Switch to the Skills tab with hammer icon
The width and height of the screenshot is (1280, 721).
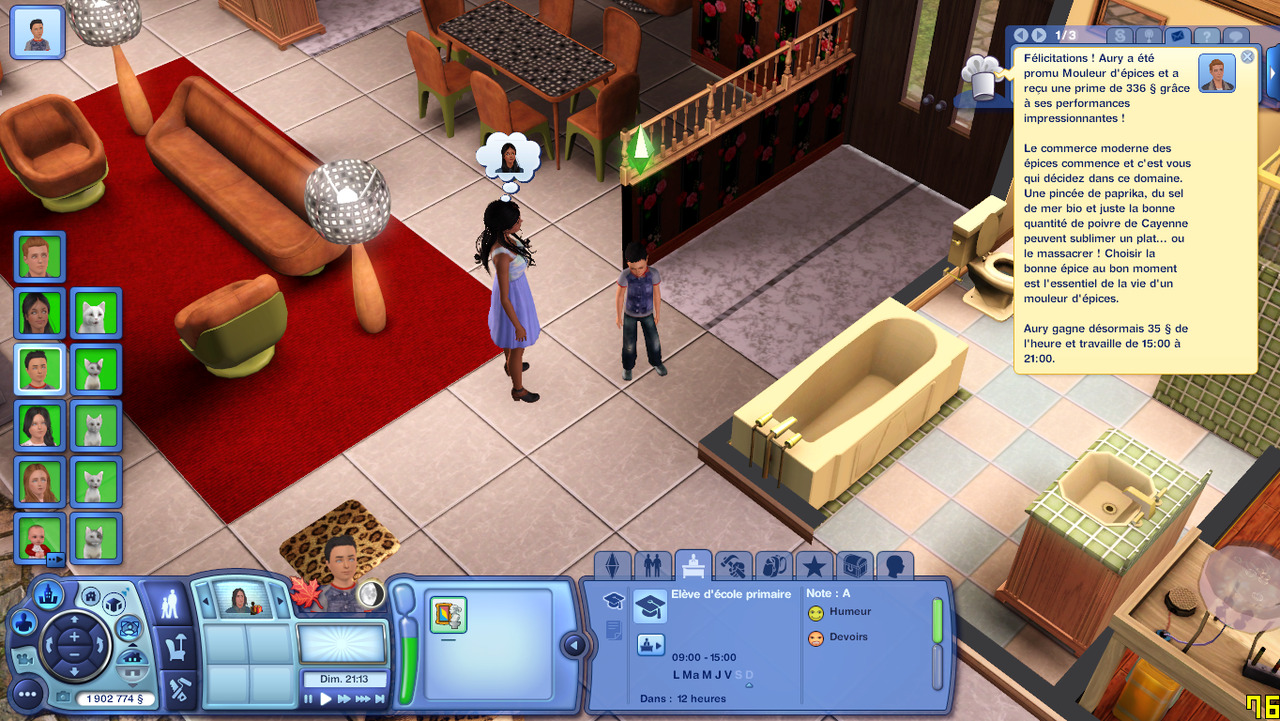pyautogui.click(x=733, y=567)
